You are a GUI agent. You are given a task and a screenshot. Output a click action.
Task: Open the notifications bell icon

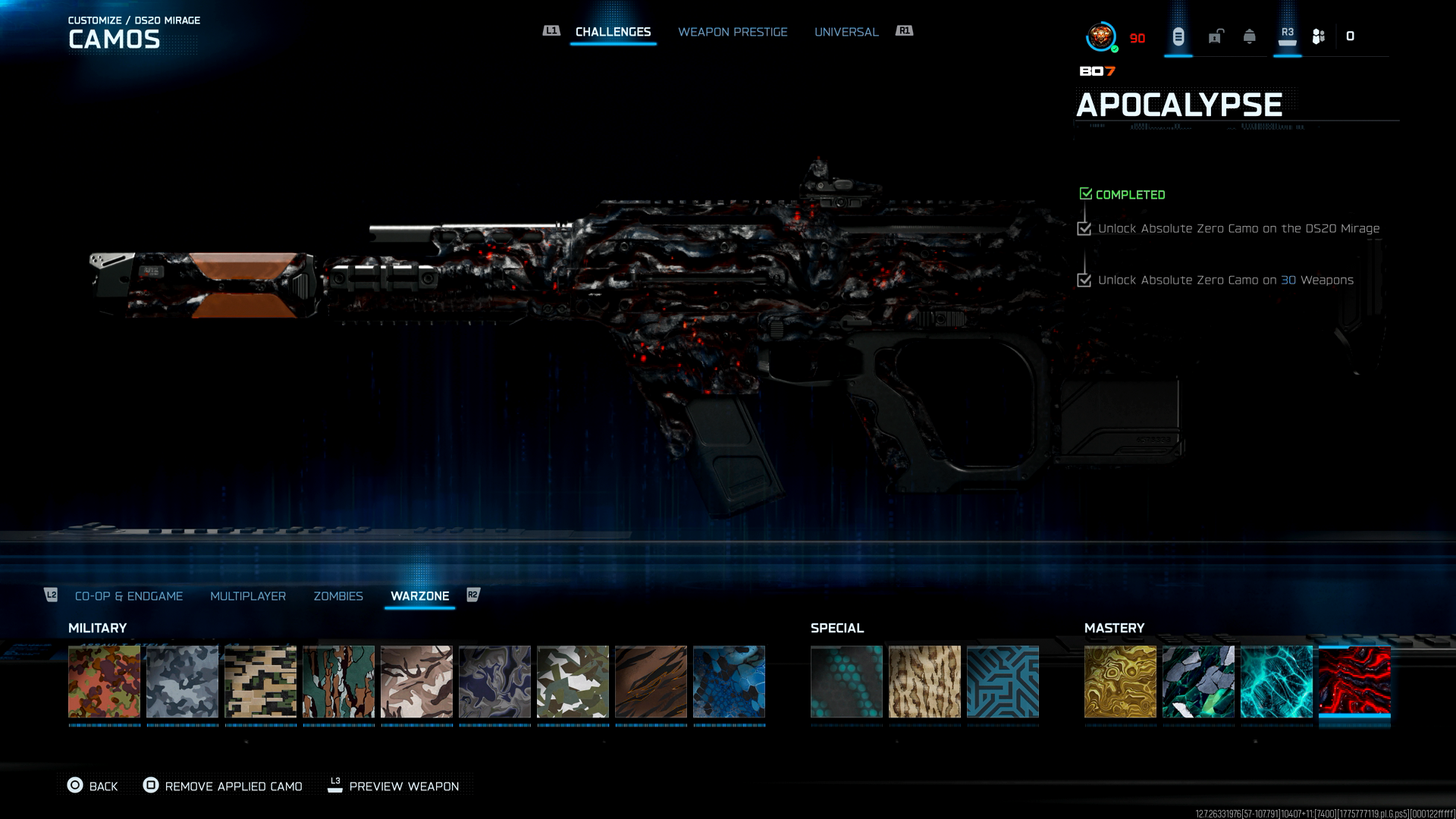click(x=1250, y=36)
